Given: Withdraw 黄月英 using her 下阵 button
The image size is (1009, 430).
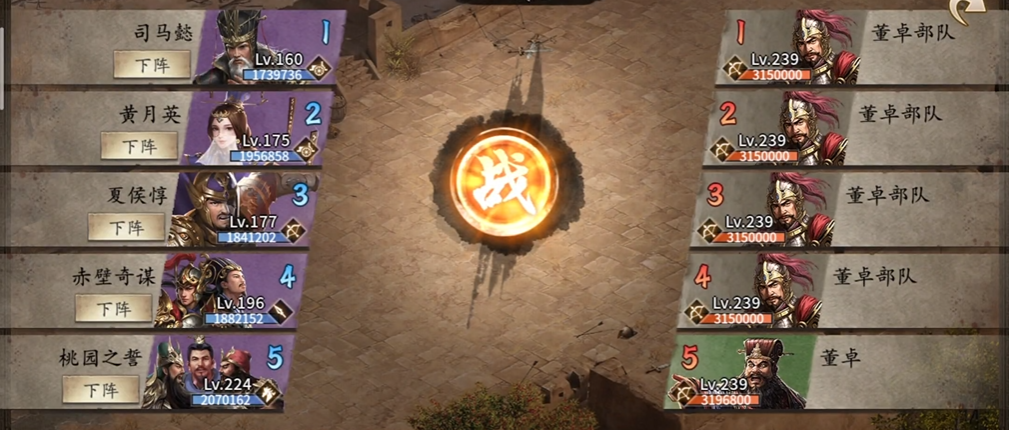Looking at the screenshot, I should (x=139, y=145).
